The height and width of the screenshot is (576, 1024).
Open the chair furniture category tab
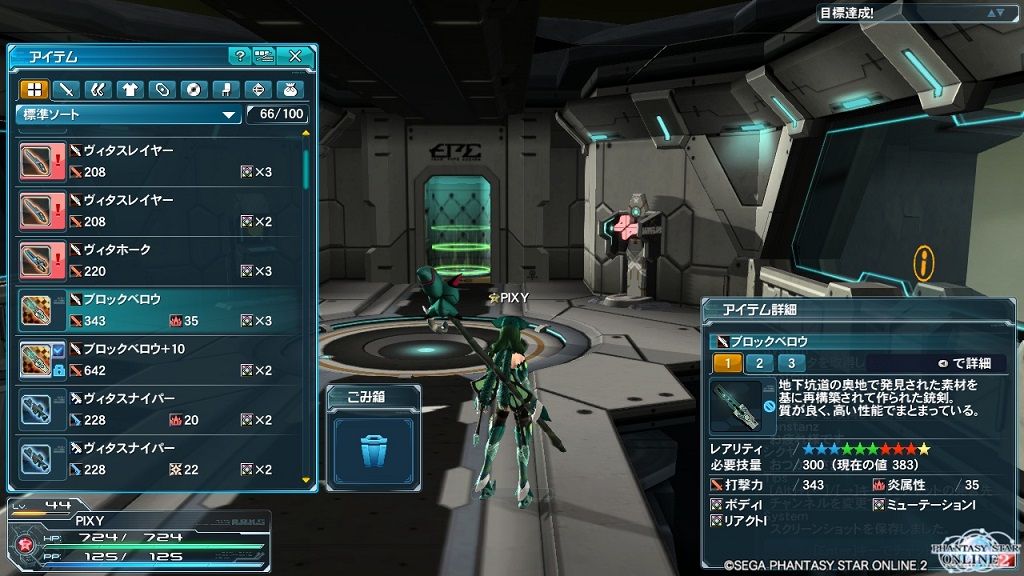[x=226, y=89]
